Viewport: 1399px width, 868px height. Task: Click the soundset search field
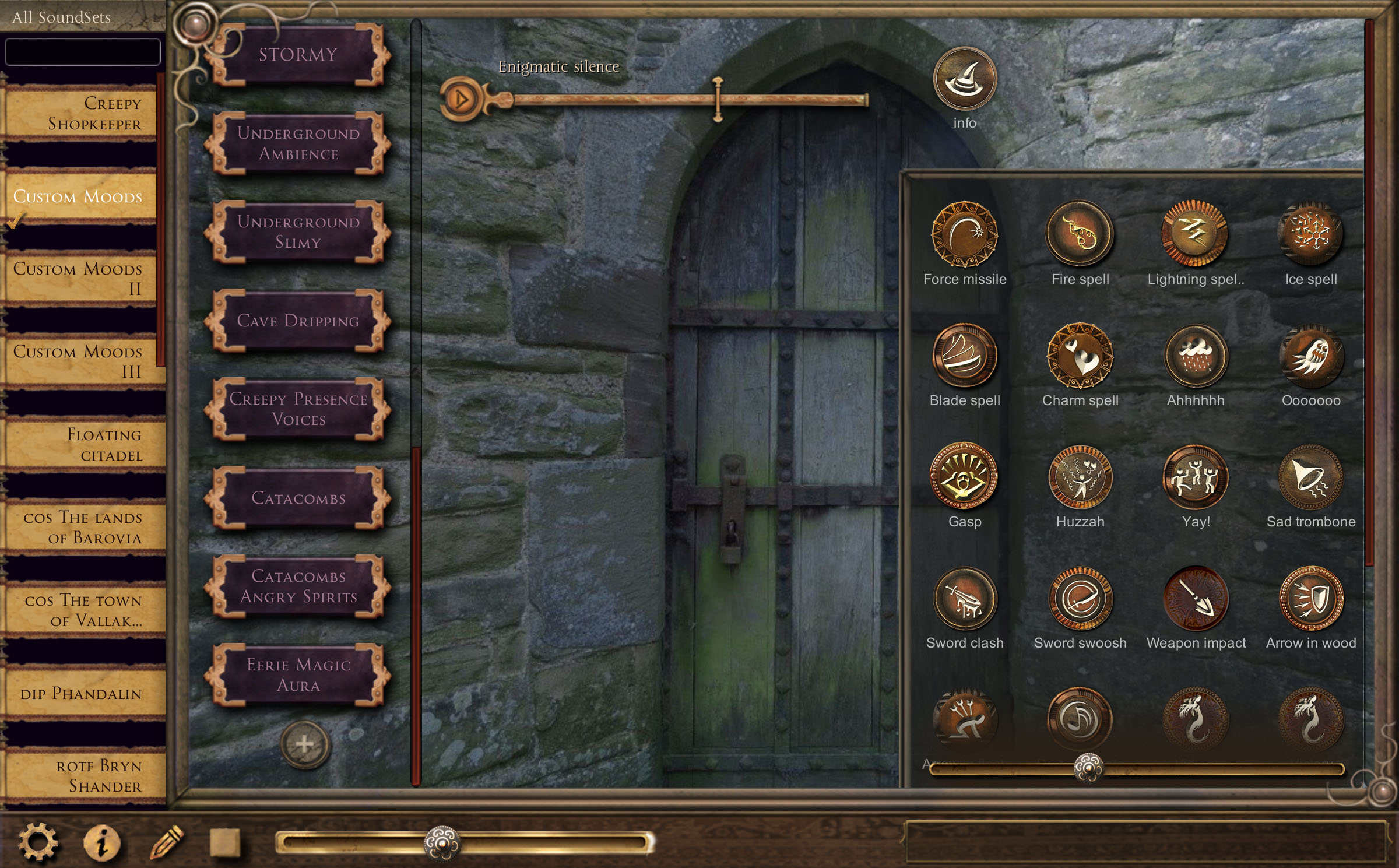(x=82, y=52)
